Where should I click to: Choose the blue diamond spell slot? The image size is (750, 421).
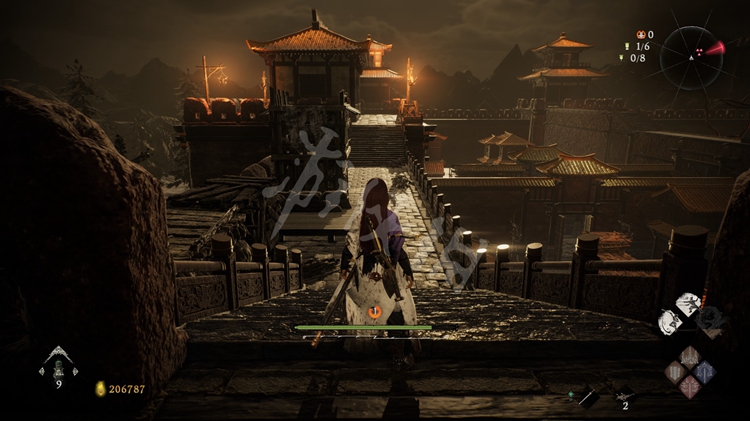click(x=704, y=371)
